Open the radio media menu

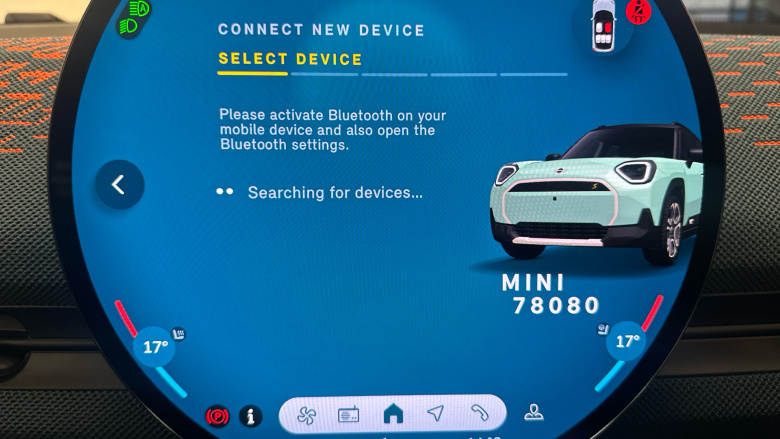pos(348,414)
